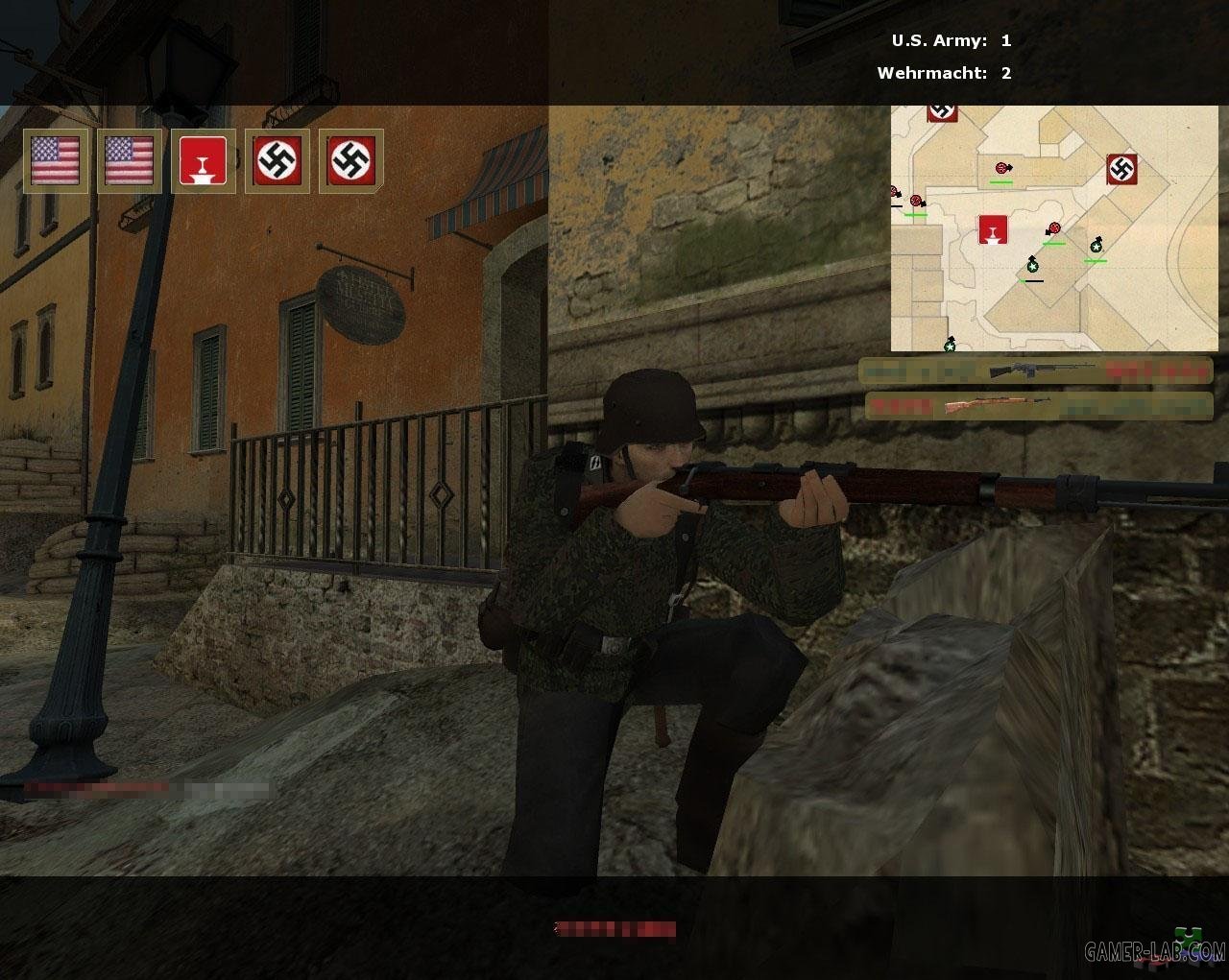Click the kill feed entry with the wooden rifle
This screenshot has width=1229, height=980.
pos(1038,406)
